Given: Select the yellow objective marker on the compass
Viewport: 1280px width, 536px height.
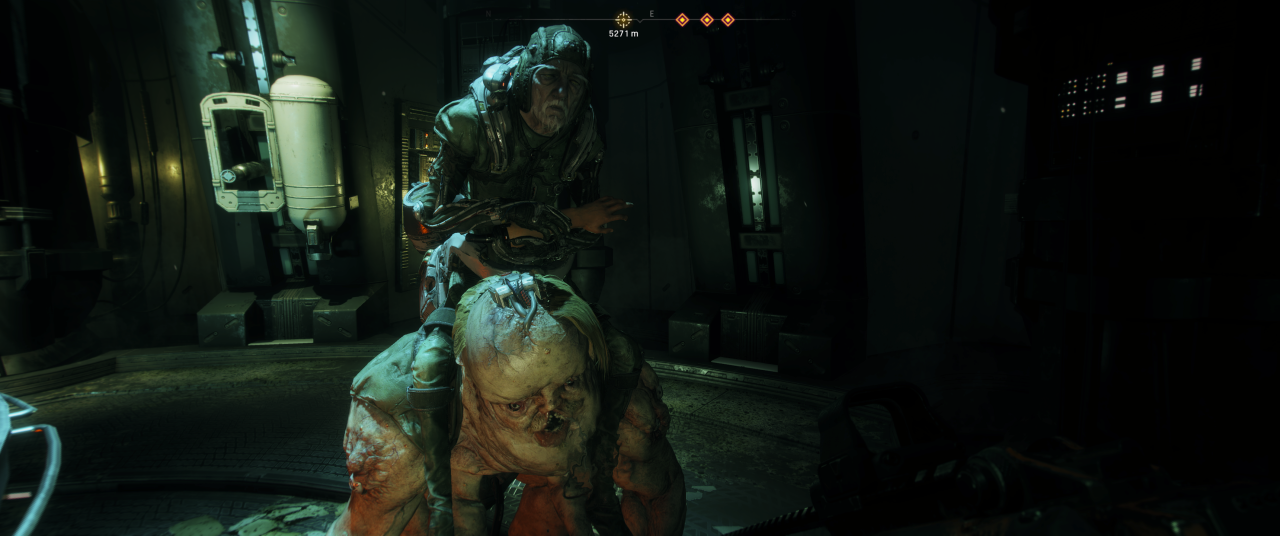Looking at the screenshot, I should (x=623, y=19).
